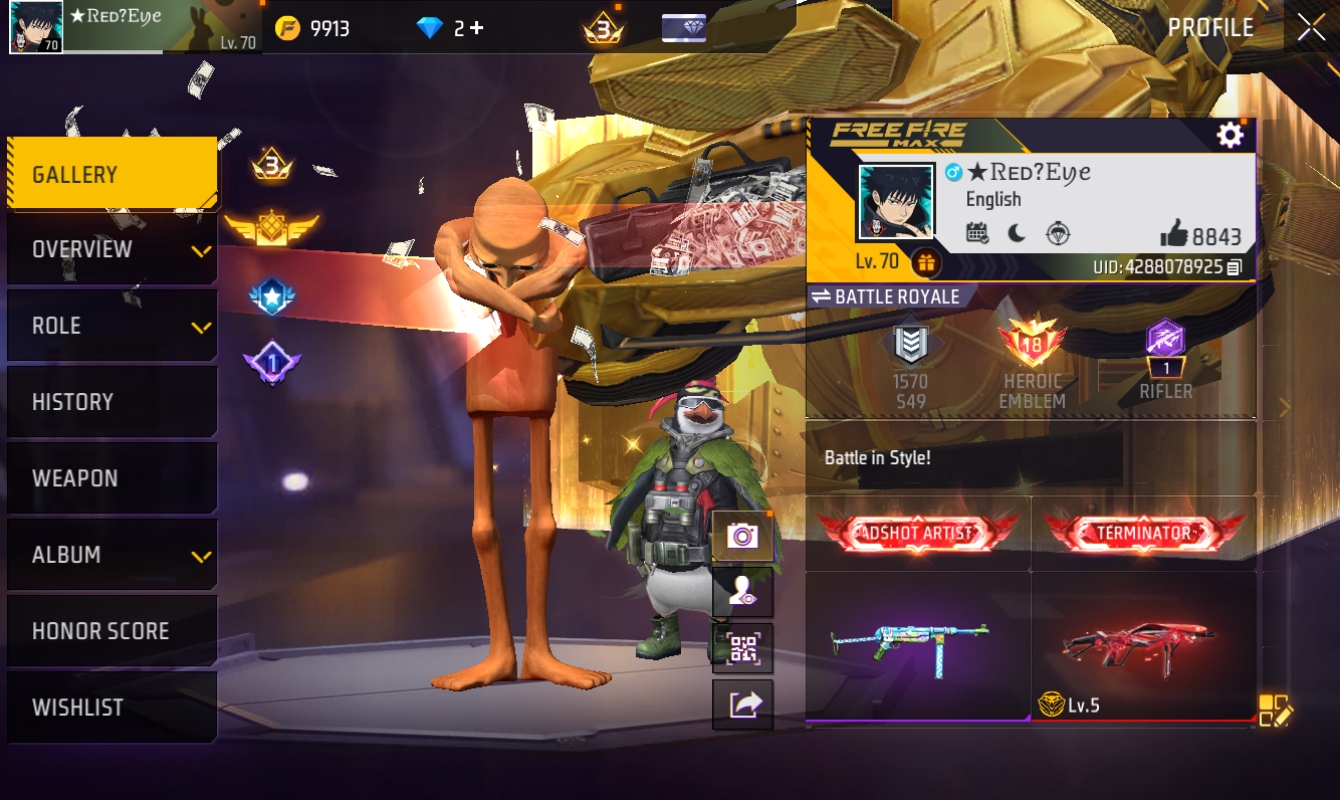Open the QR code scanner icon
The height and width of the screenshot is (800, 1340).
[x=743, y=647]
